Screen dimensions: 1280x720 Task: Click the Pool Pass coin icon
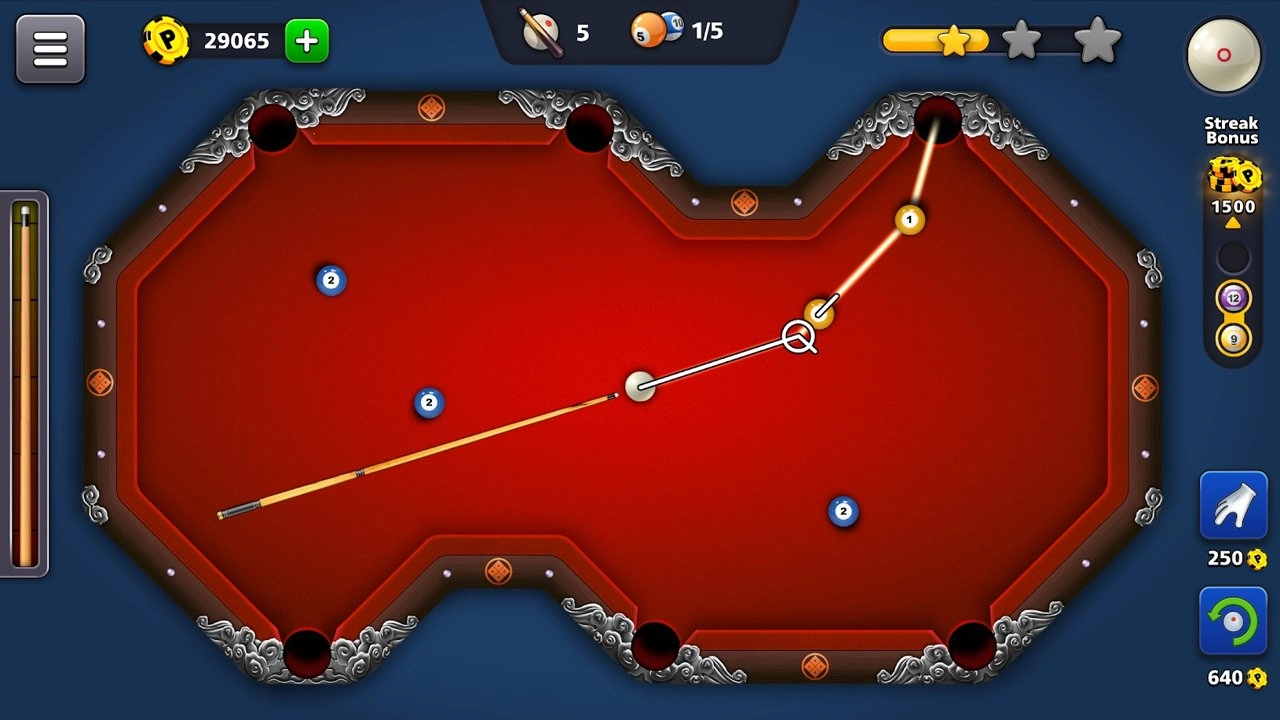click(165, 41)
